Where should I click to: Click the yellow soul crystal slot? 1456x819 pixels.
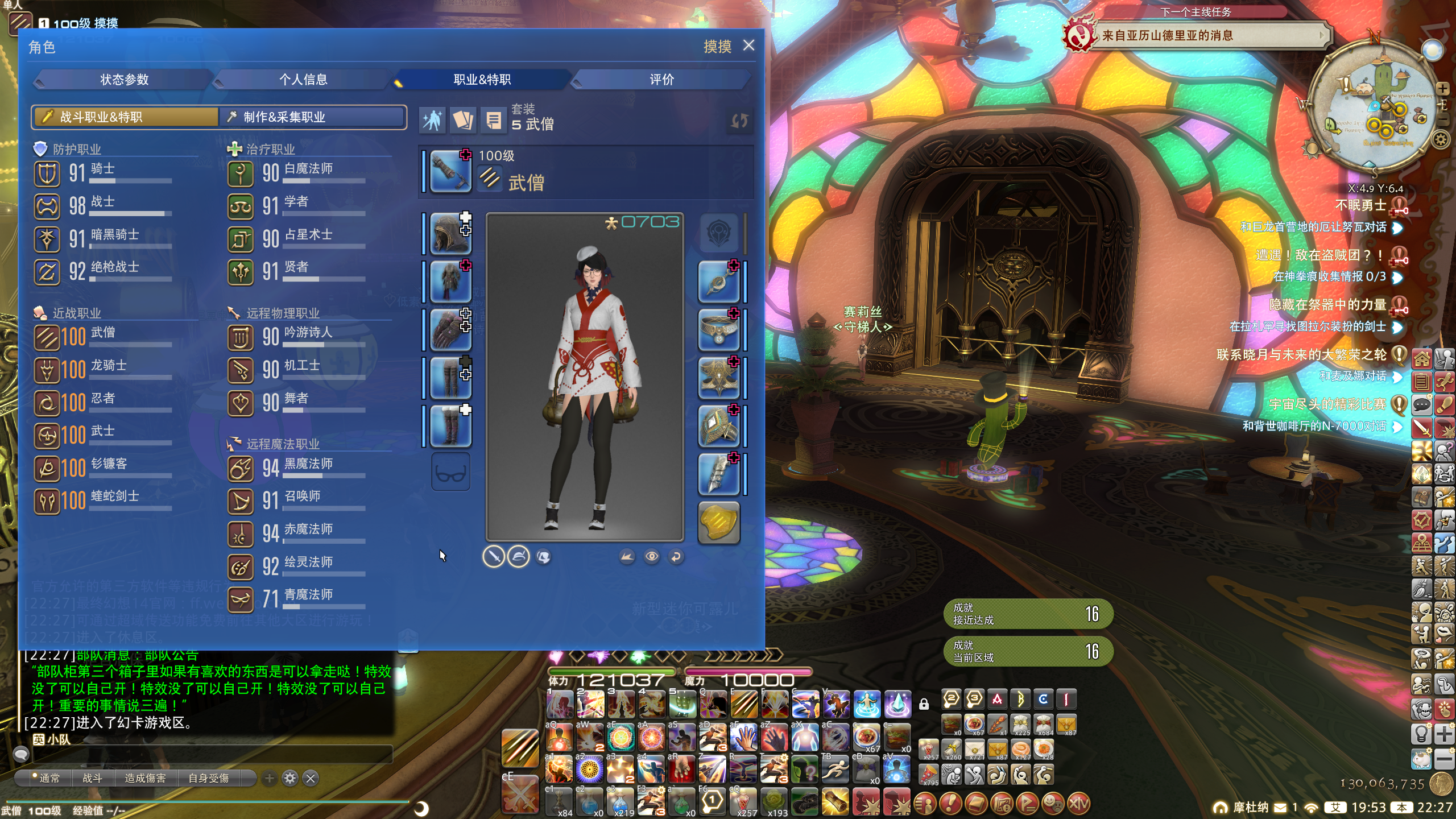(719, 523)
